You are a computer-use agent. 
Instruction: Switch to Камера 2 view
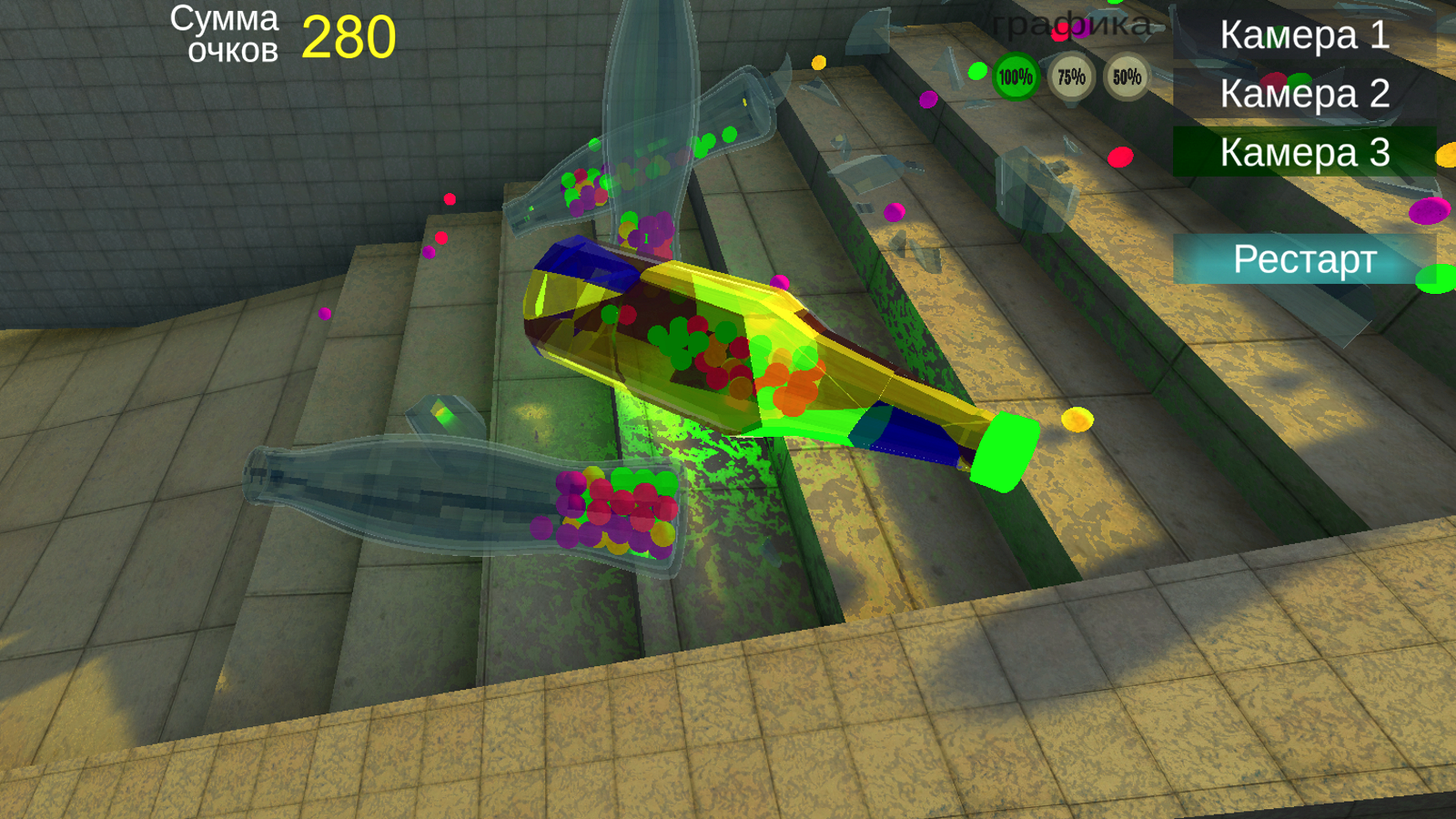pyautogui.click(x=1305, y=94)
